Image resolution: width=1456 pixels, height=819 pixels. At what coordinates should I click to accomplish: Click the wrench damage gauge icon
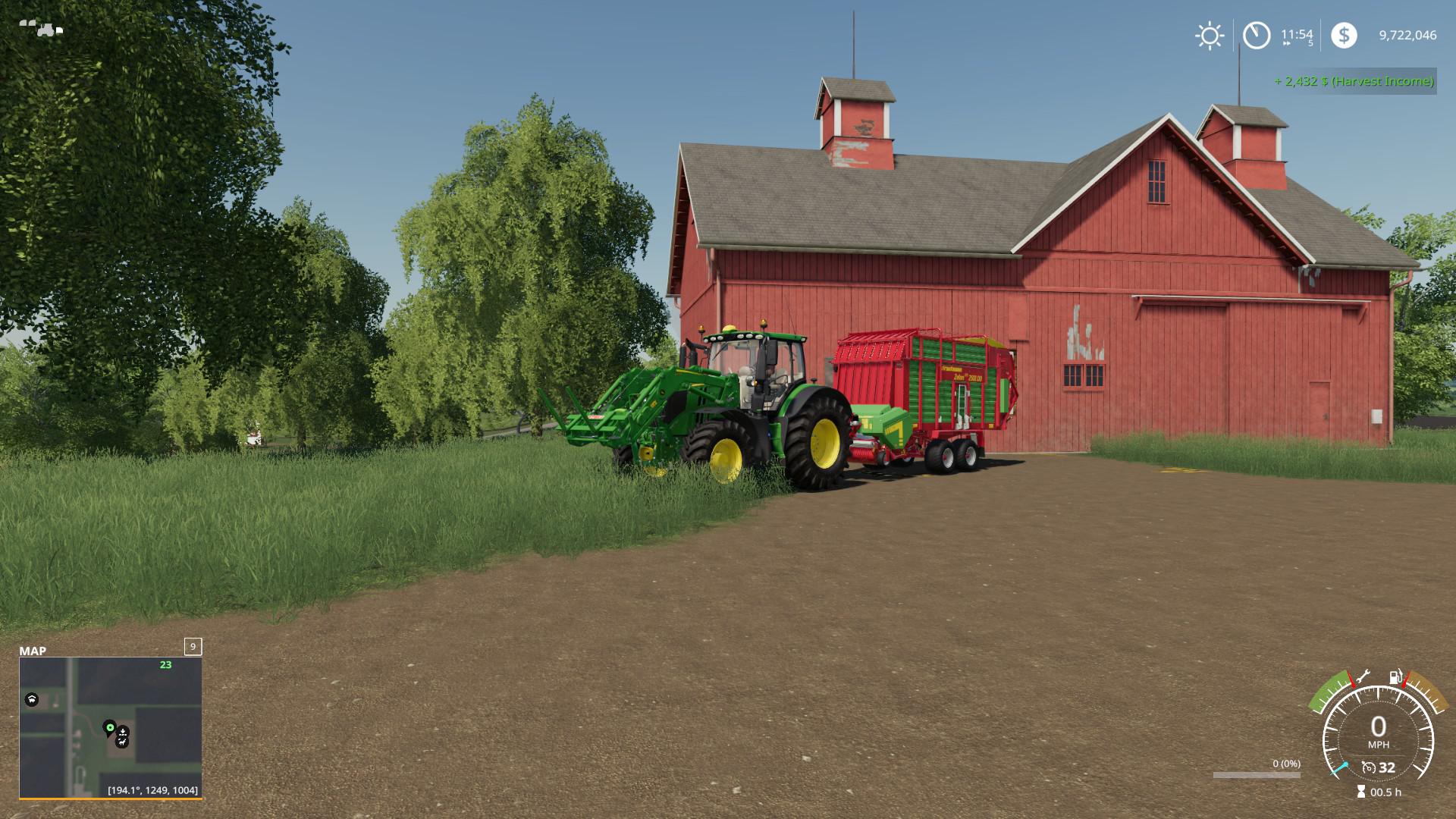(1362, 676)
